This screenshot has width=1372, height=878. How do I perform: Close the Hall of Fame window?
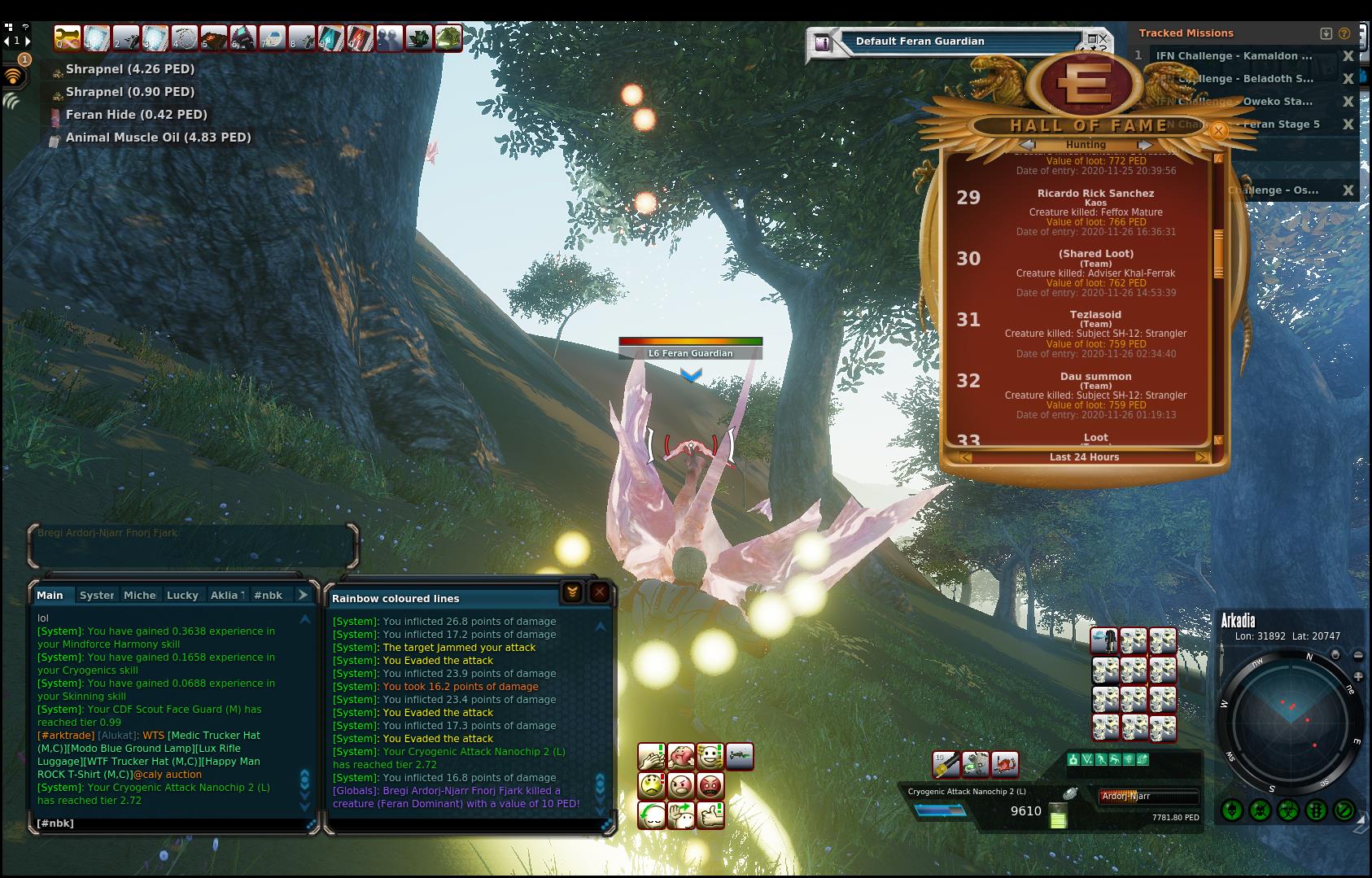[1218, 130]
